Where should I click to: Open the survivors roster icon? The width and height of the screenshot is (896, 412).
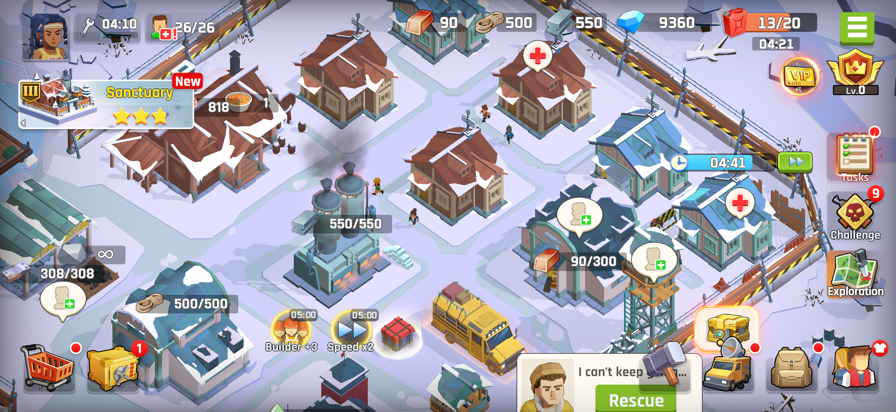(853, 367)
